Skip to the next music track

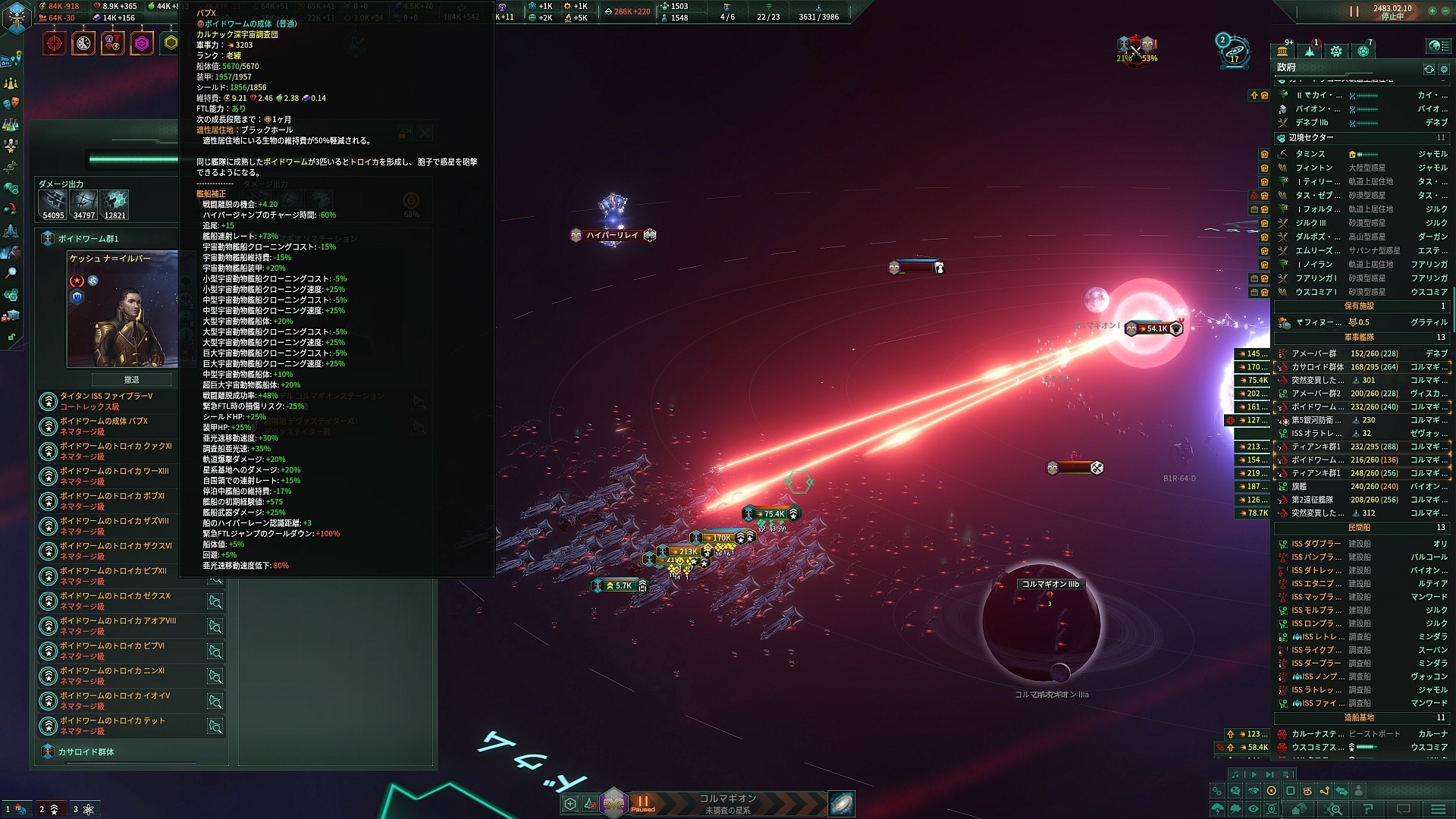(x=1271, y=774)
